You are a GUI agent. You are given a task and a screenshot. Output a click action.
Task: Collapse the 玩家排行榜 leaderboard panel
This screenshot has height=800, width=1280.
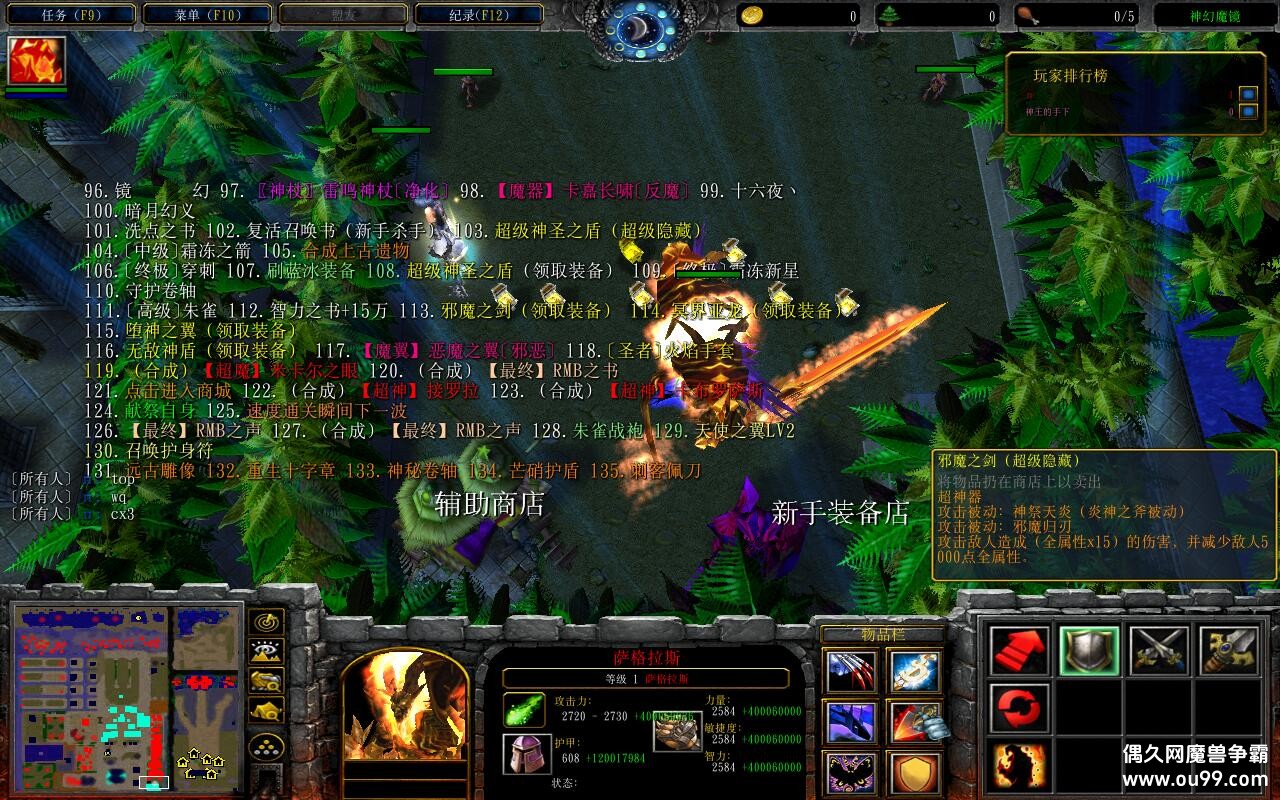pos(1248,95)
